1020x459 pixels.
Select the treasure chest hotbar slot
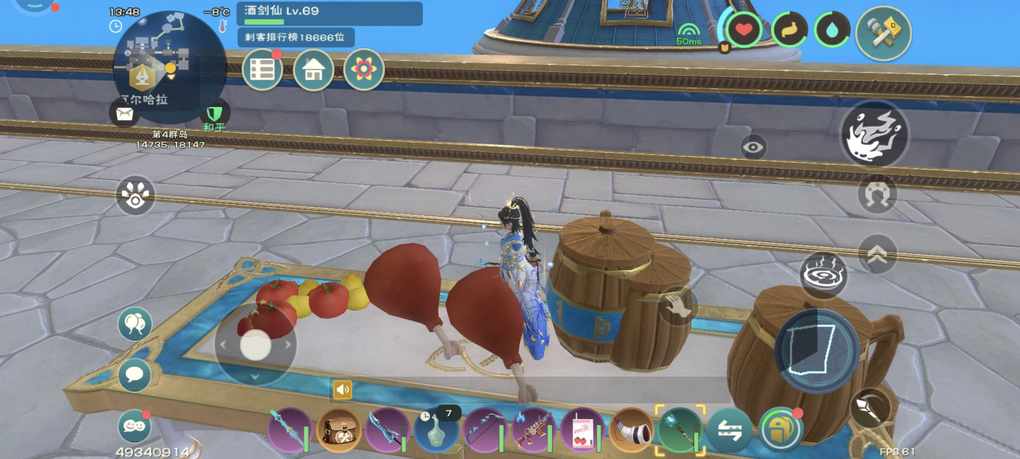pos(339,431)
